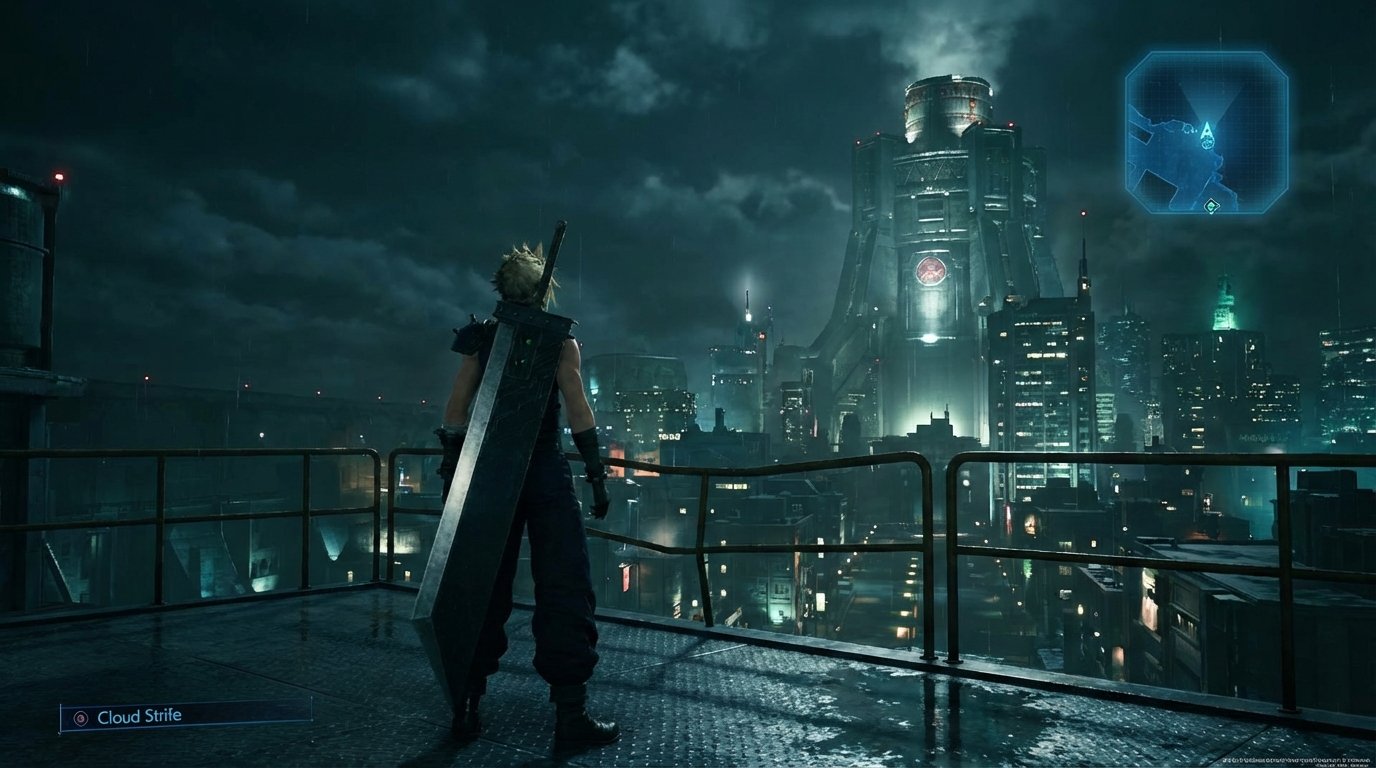Viewport: 1376px width, 768px height.
Task: Click the glowing green skyscraper beacon
Action: coord(1222,305)
